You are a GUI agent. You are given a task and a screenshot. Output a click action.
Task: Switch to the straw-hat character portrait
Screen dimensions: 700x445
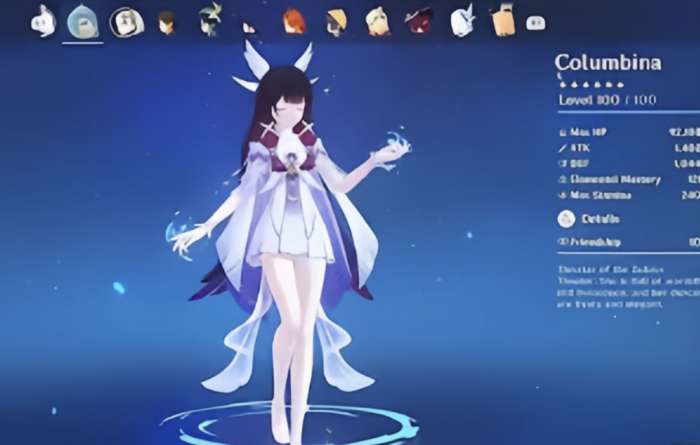[x=334, y=19]
